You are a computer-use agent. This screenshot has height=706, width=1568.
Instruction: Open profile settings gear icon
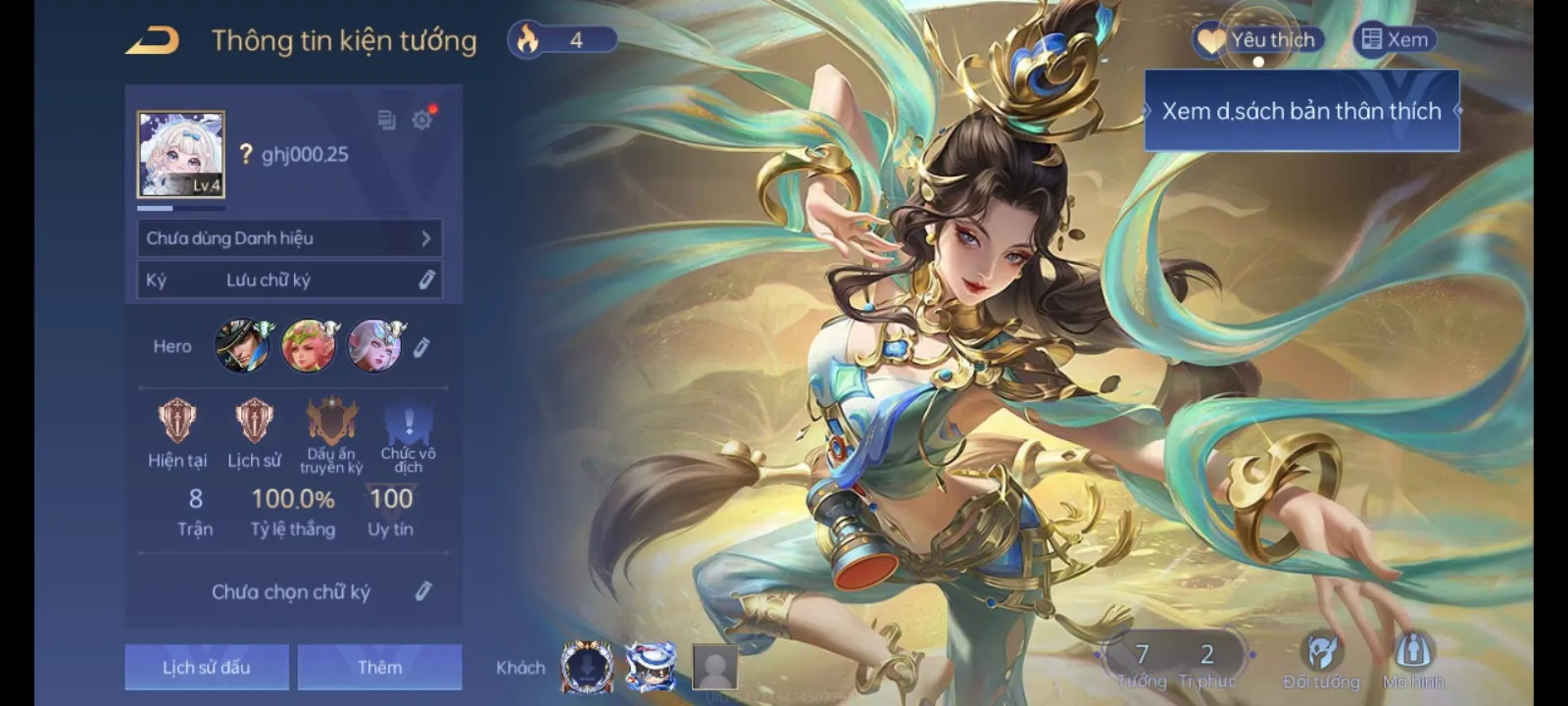(421, 120)
